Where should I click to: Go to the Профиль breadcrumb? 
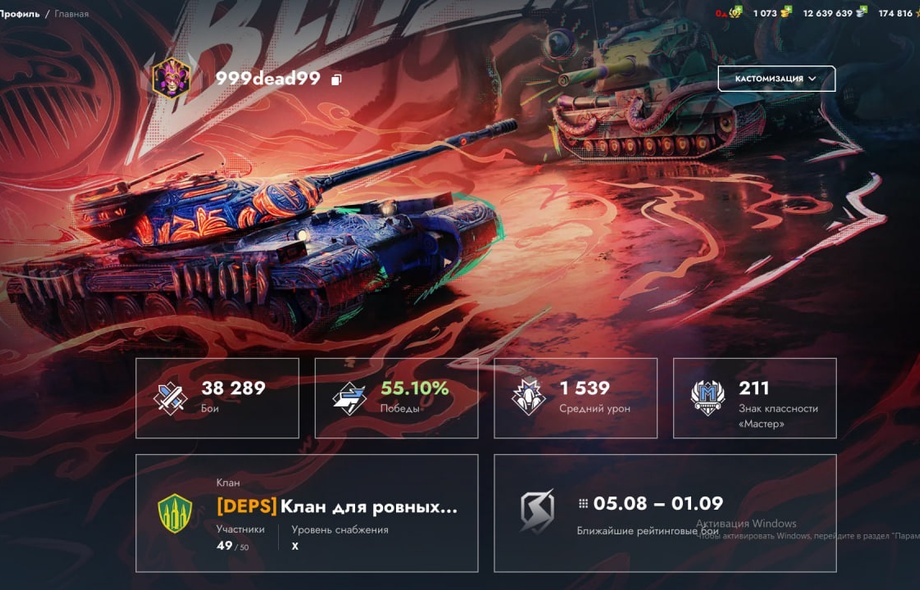(20, 14)
